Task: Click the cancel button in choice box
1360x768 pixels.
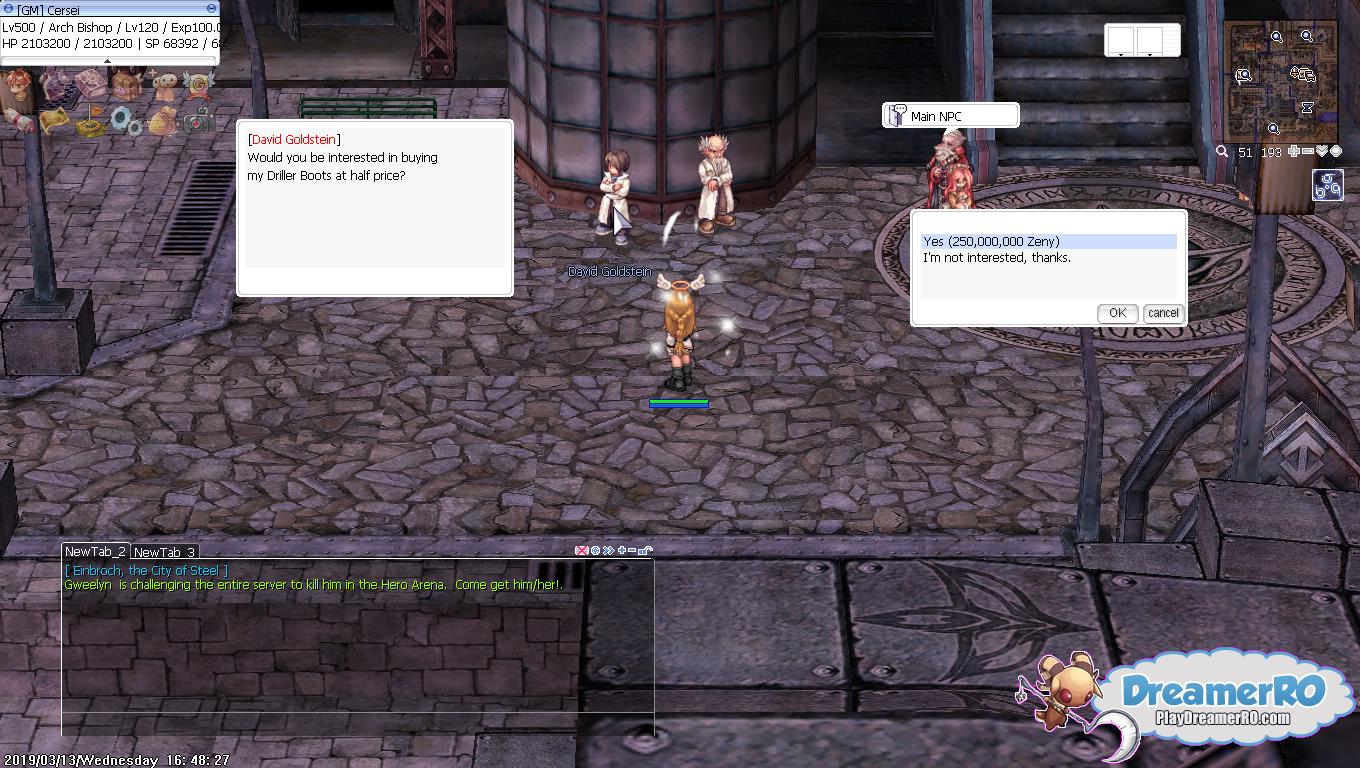Action: (1162, 313)
